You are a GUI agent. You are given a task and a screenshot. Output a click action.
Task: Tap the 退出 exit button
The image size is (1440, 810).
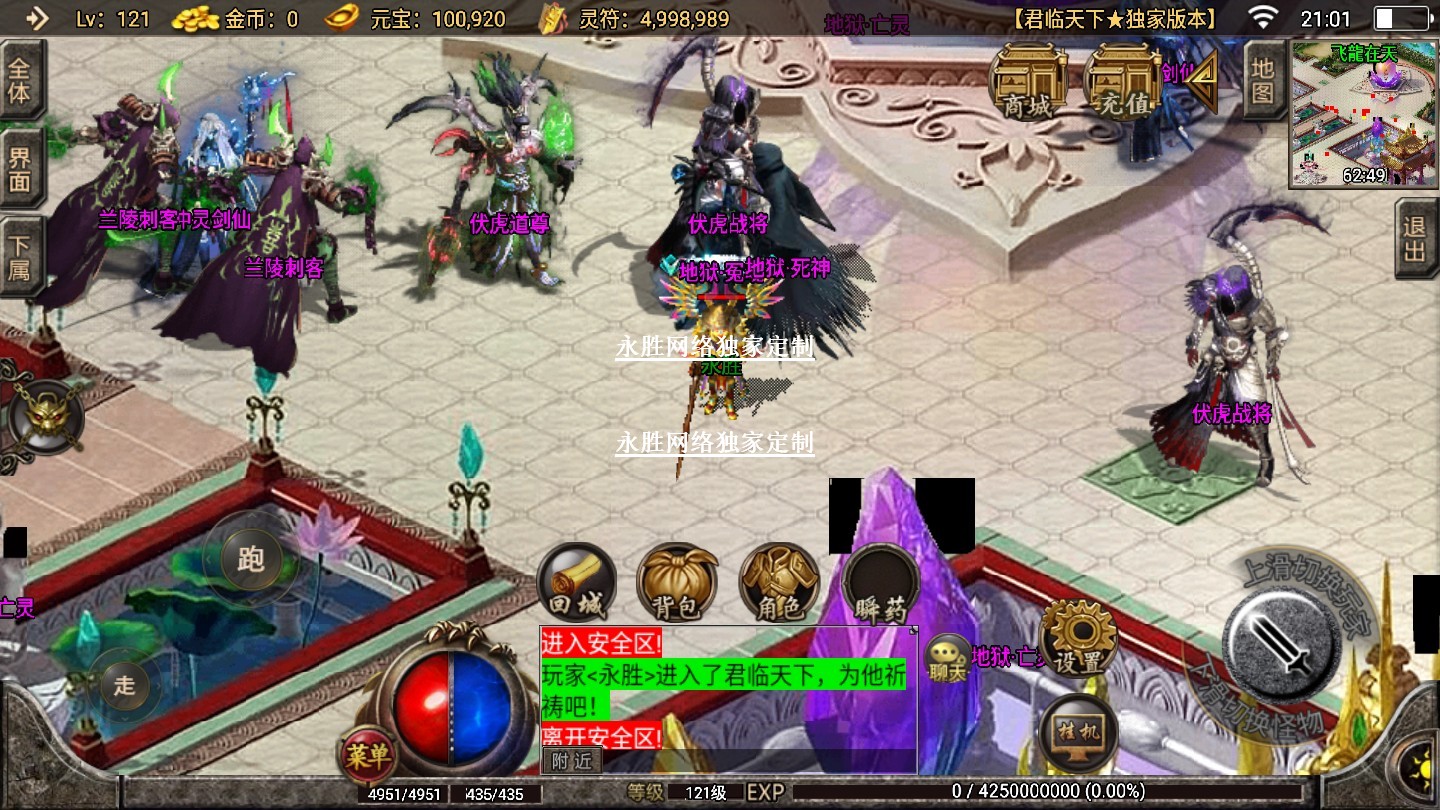click(1415, 240)
